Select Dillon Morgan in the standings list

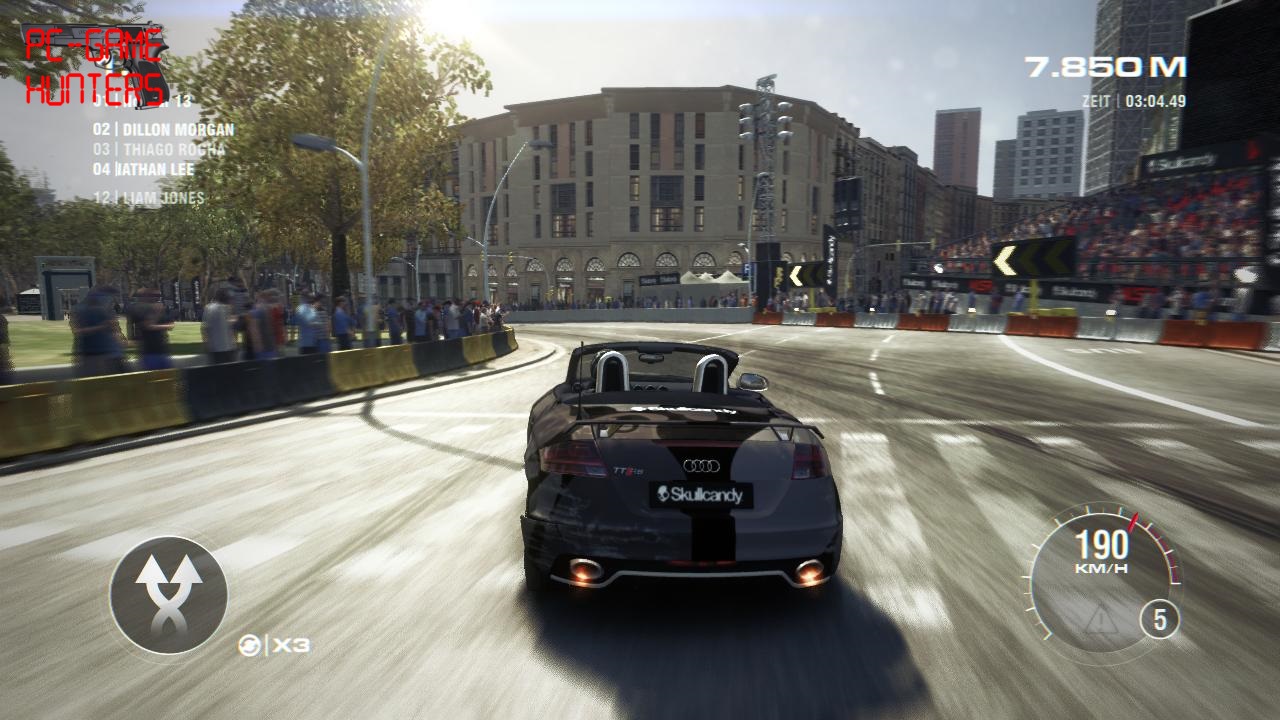tap(164, 129)
